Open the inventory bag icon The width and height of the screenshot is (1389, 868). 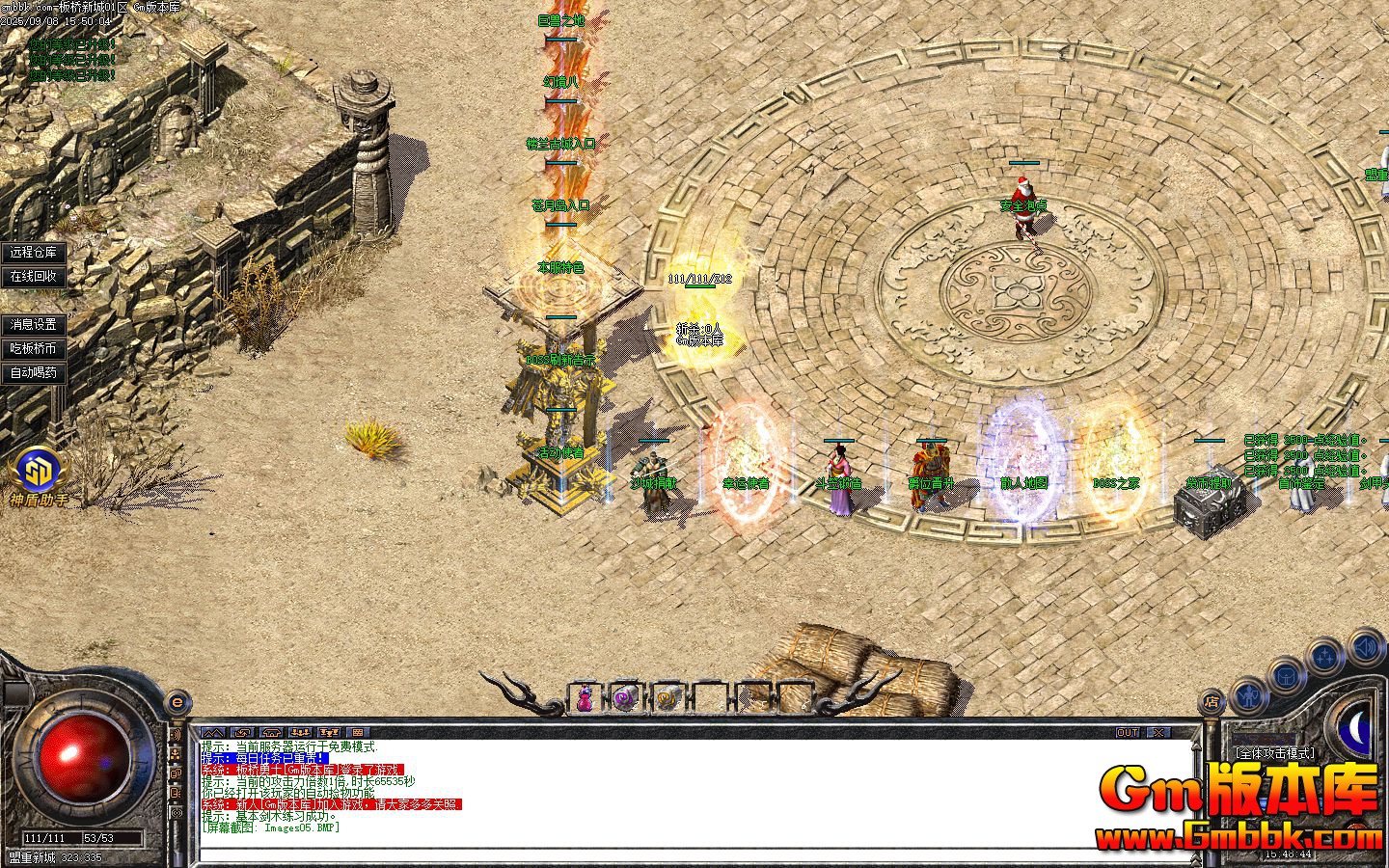pyautogui.click(x=1286, y=675)
